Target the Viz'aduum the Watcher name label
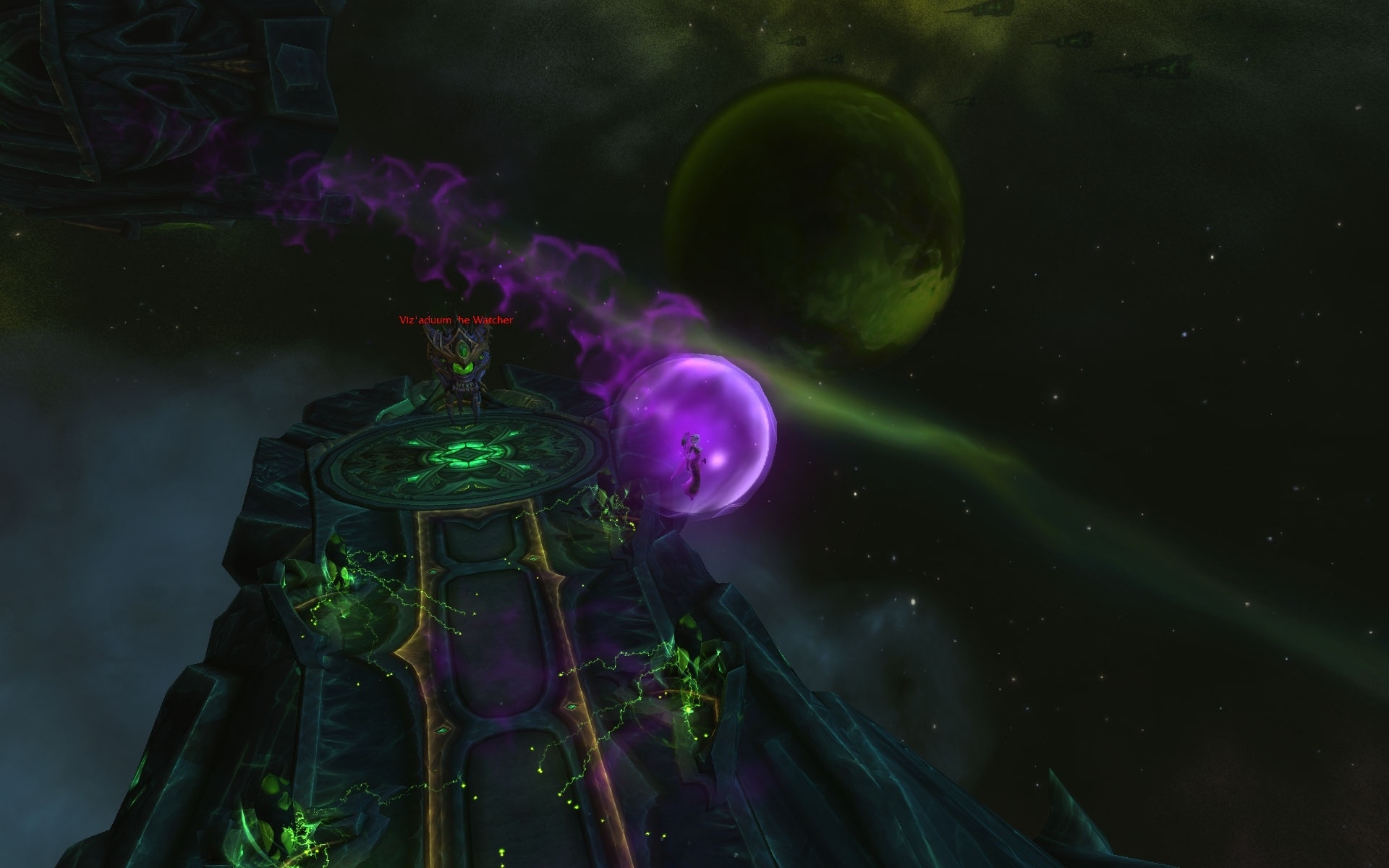Image resolution: width=1389 pixels, height=868 pixels. click(456, 320)
